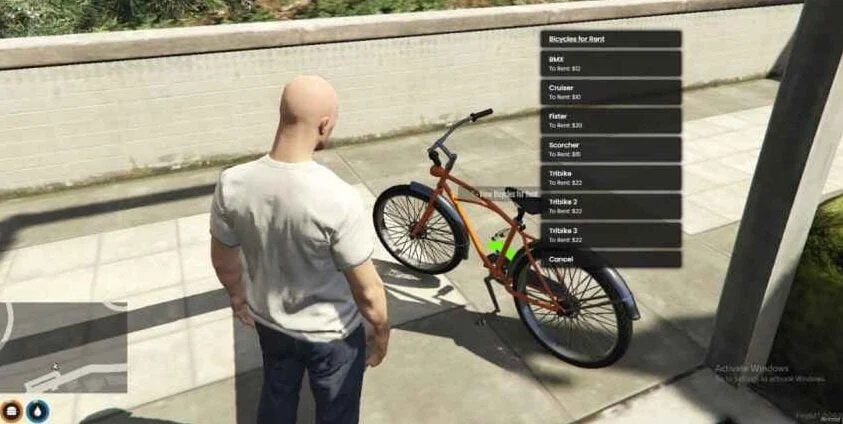Choose the Tribike 2 entry
This screenshot has height=424, width=843.
click(610, 207)
